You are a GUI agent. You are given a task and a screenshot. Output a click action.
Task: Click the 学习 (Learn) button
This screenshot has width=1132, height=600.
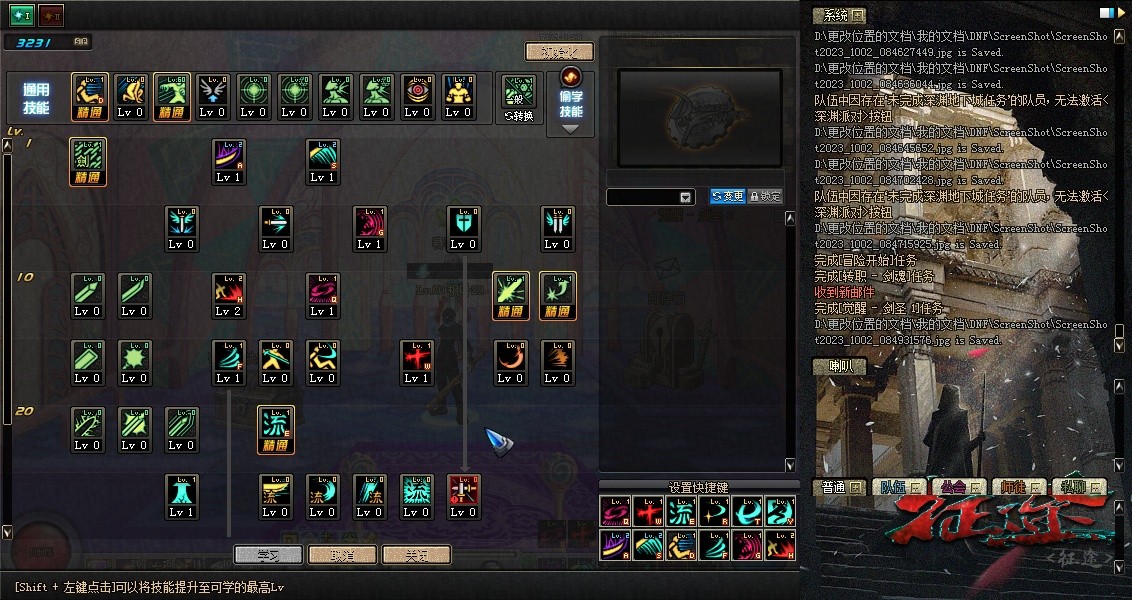[x=267, y=554]
